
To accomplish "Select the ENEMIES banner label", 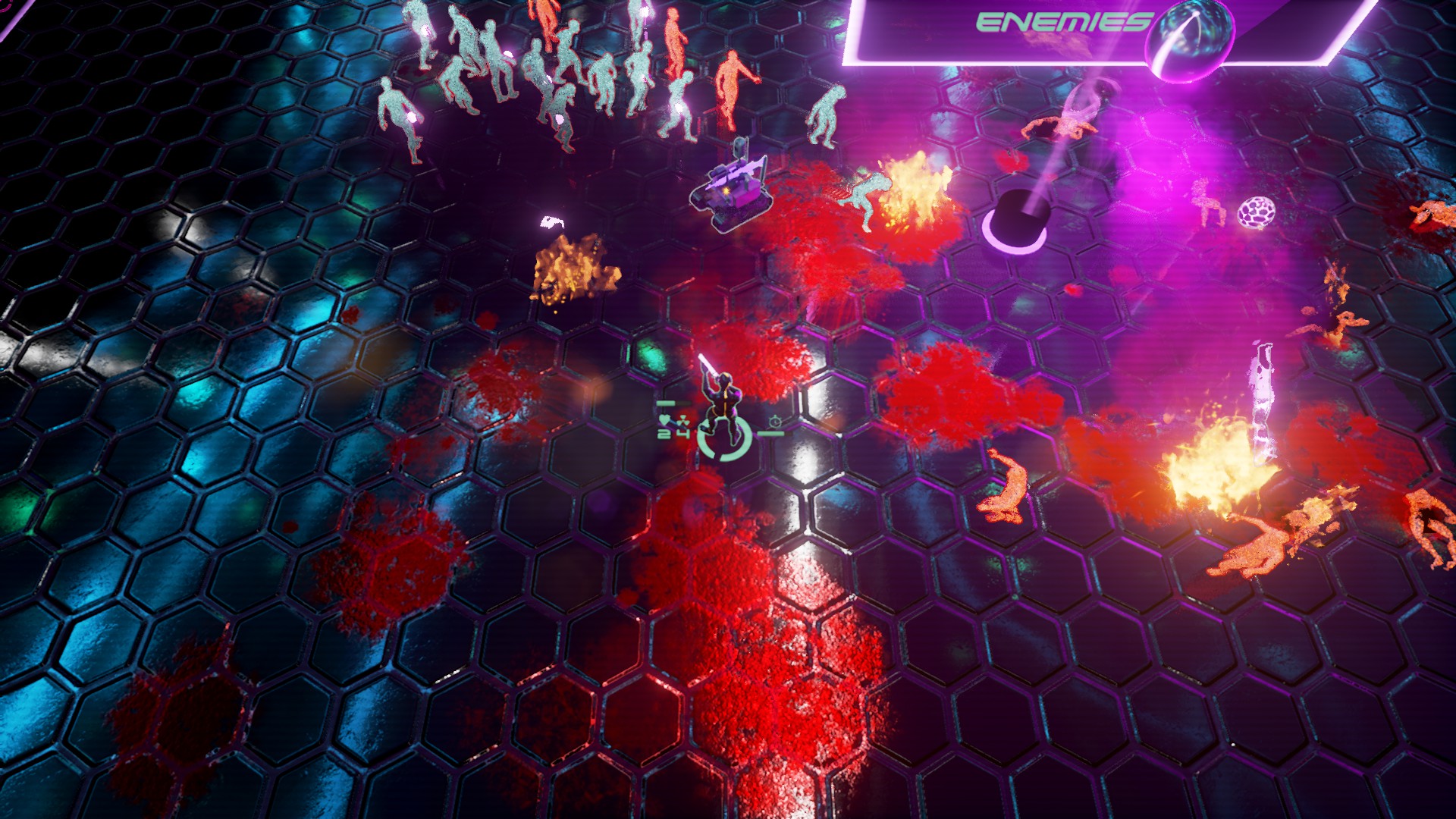I will point(1059,21).
